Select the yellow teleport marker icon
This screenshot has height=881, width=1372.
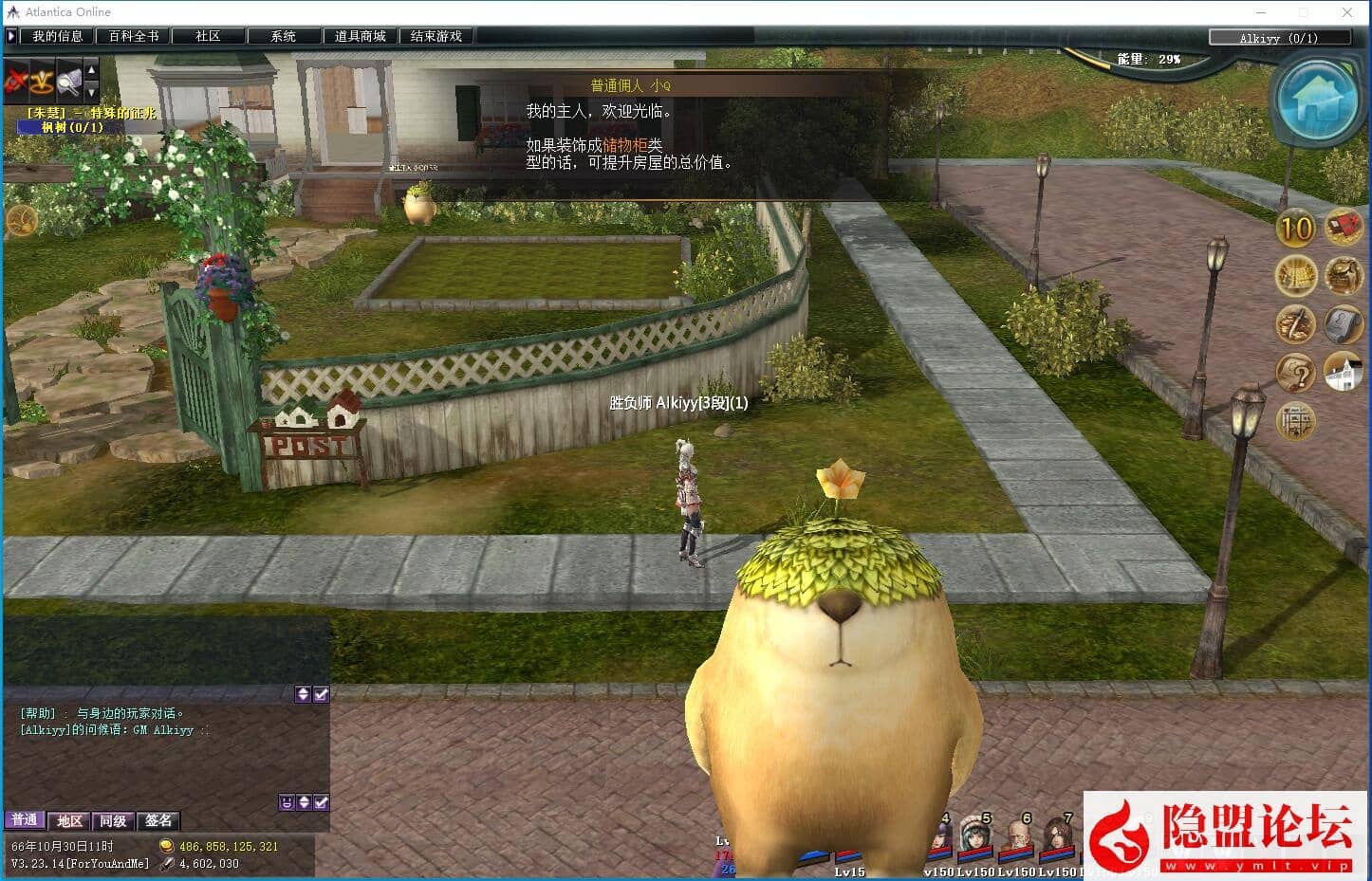click(x=42, y=81)
